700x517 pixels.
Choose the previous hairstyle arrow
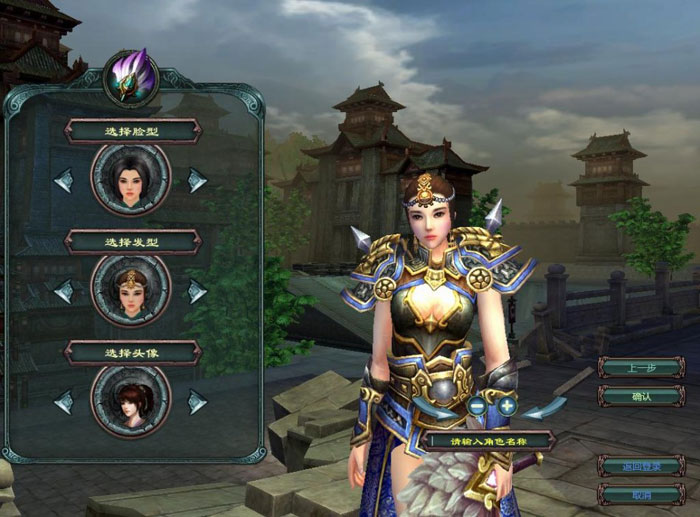pos(63,292)
